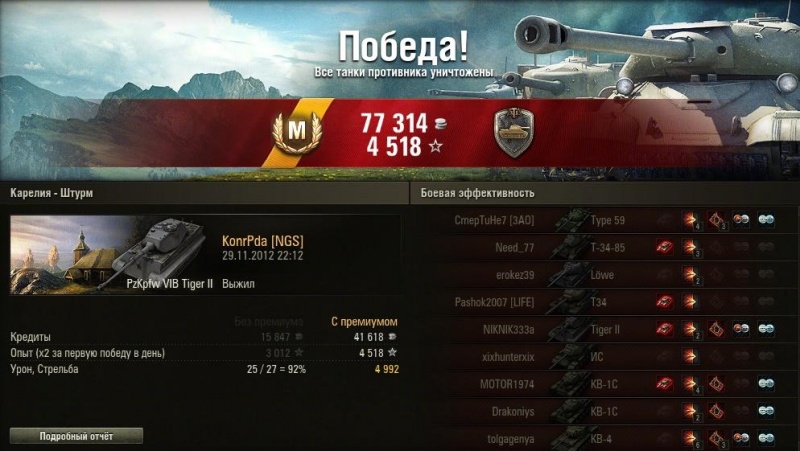Image resolution: width=800 pixels, height=451 pixels.
Task: Choose the erokez39 Löwe row
Action: point(600,274)
